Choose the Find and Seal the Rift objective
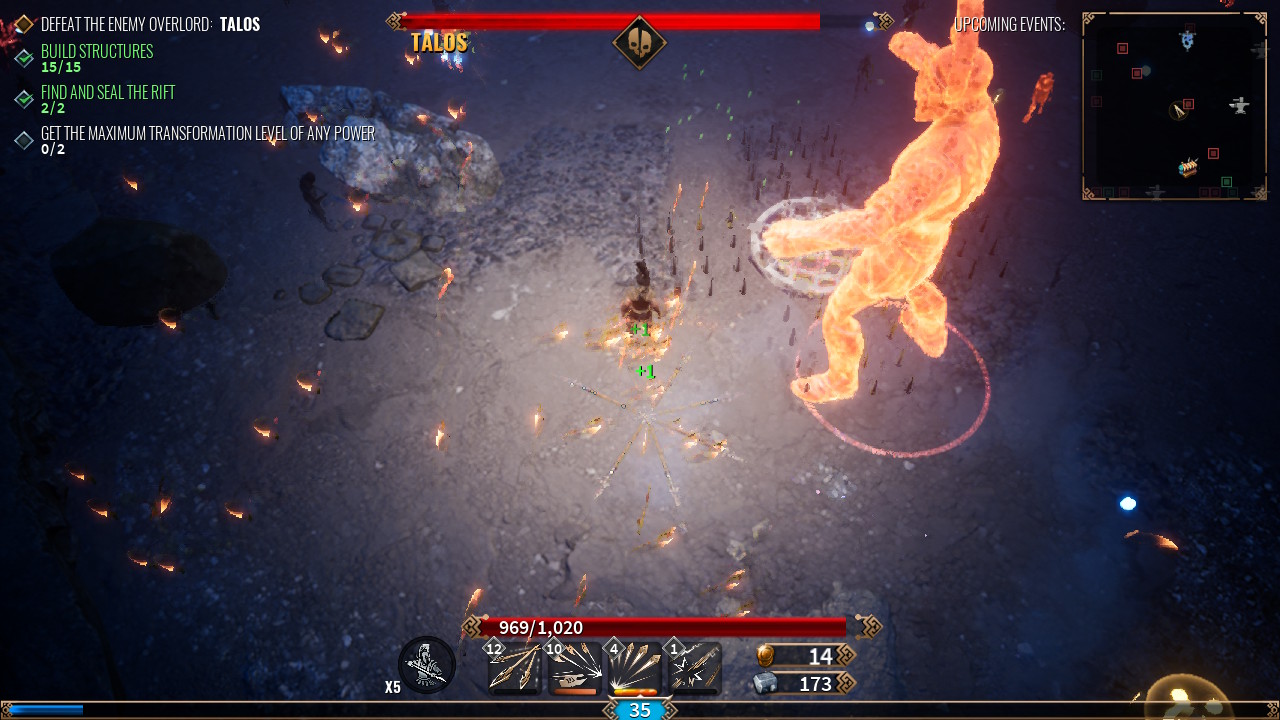 108,93
